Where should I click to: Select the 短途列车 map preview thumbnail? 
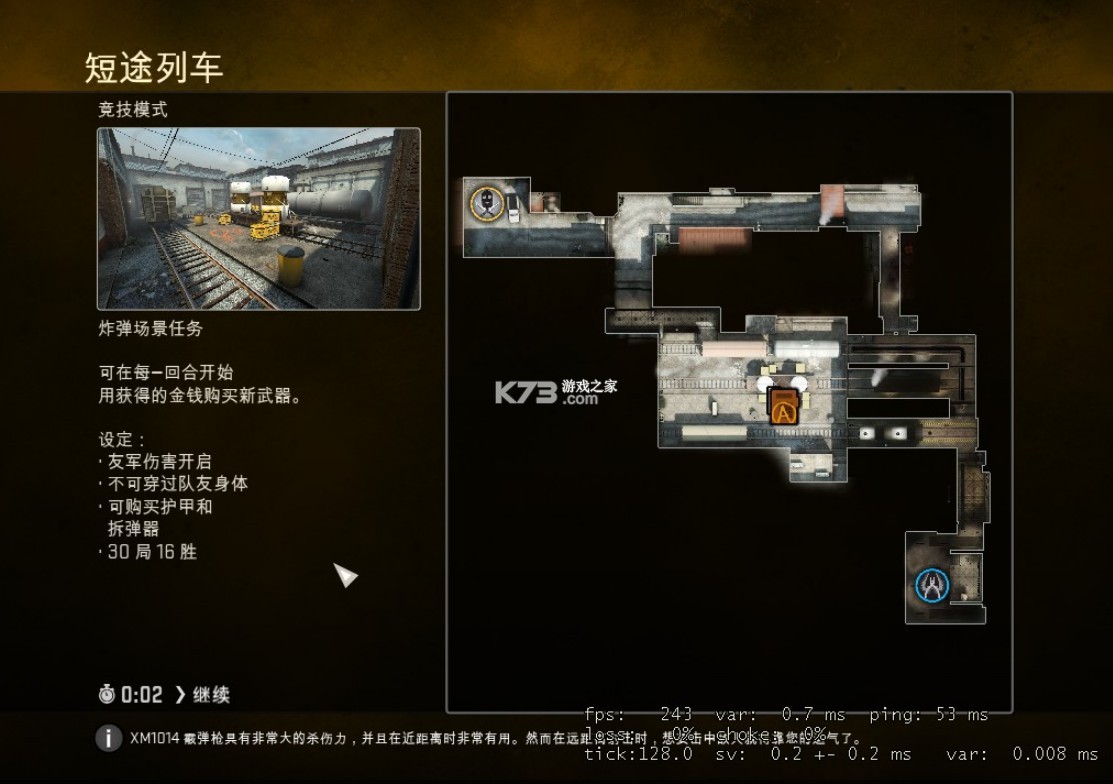click(x=258, y=218)
